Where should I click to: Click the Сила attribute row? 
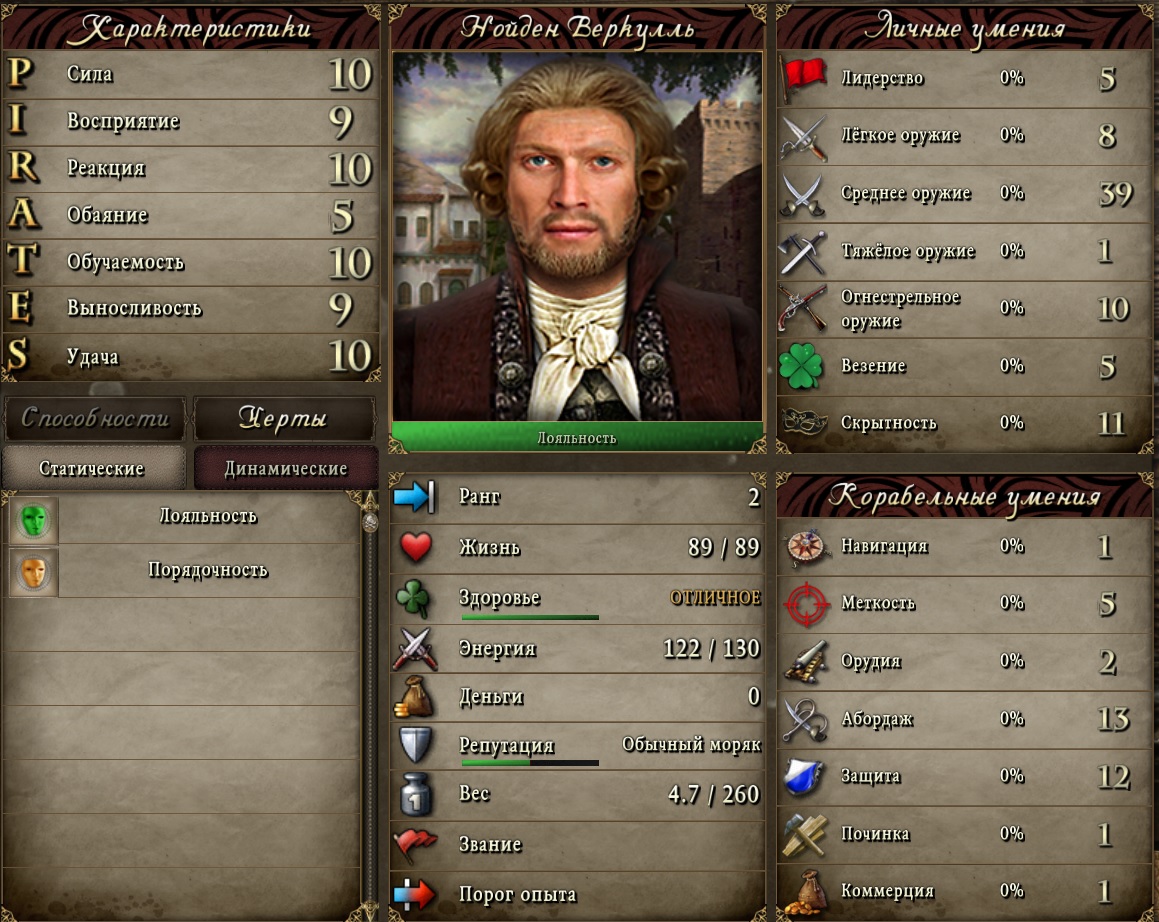(x=190, y=75)
